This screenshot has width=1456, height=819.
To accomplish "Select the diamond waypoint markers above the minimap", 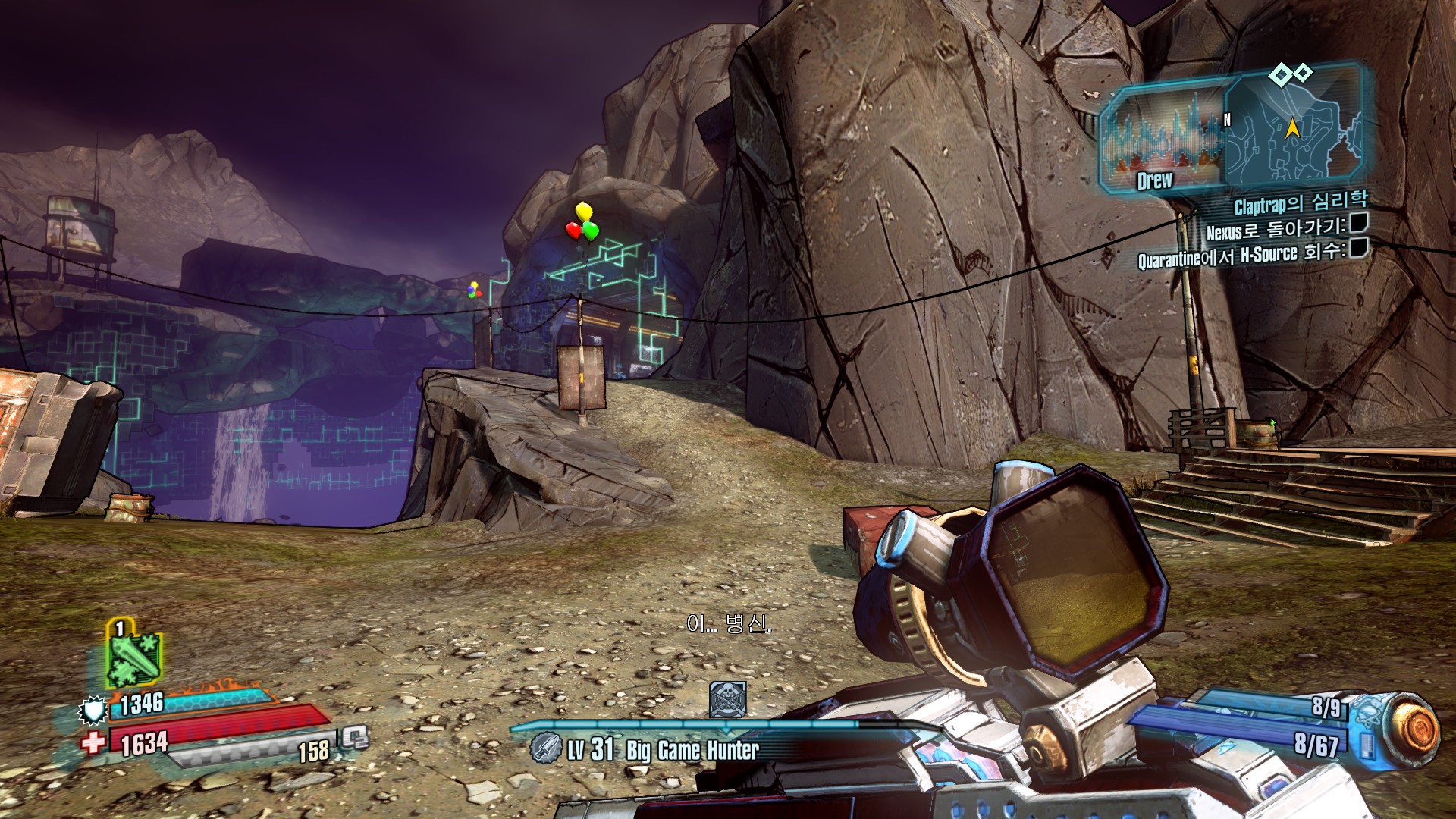I will (1291, 74).
